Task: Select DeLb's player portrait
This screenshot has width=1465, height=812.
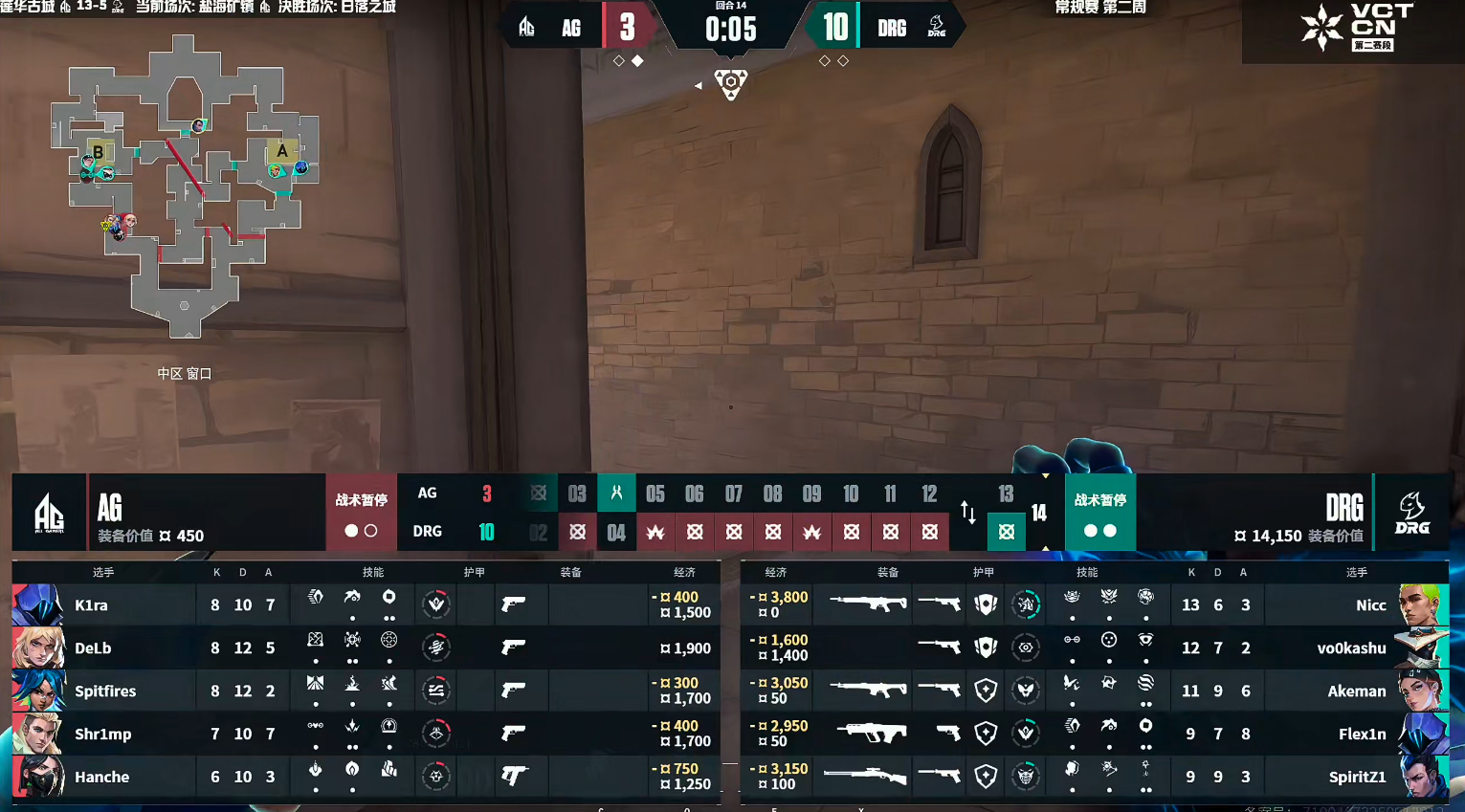Action: [x=37, y=647]
